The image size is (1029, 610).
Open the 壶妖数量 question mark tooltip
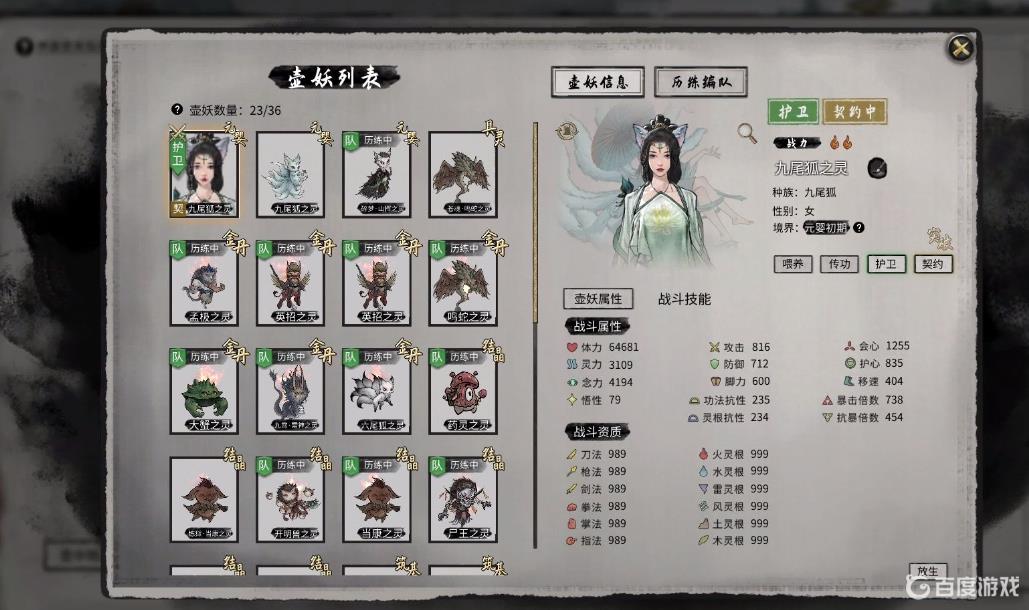tap(177, 110)
